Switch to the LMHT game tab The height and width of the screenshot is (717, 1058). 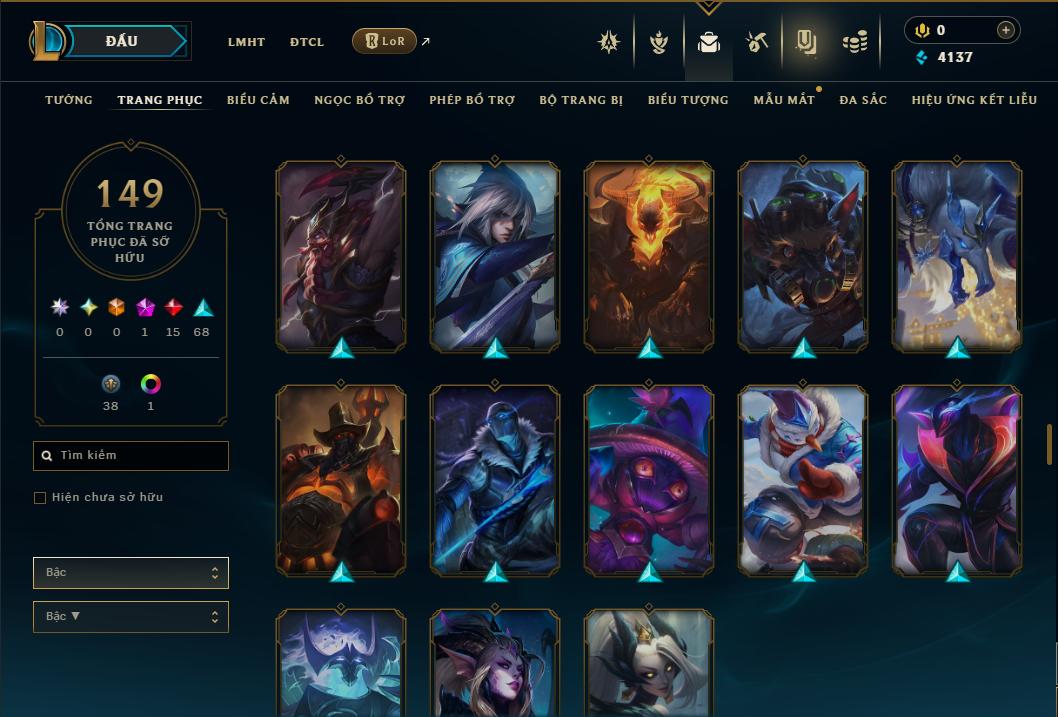(246, 42)
